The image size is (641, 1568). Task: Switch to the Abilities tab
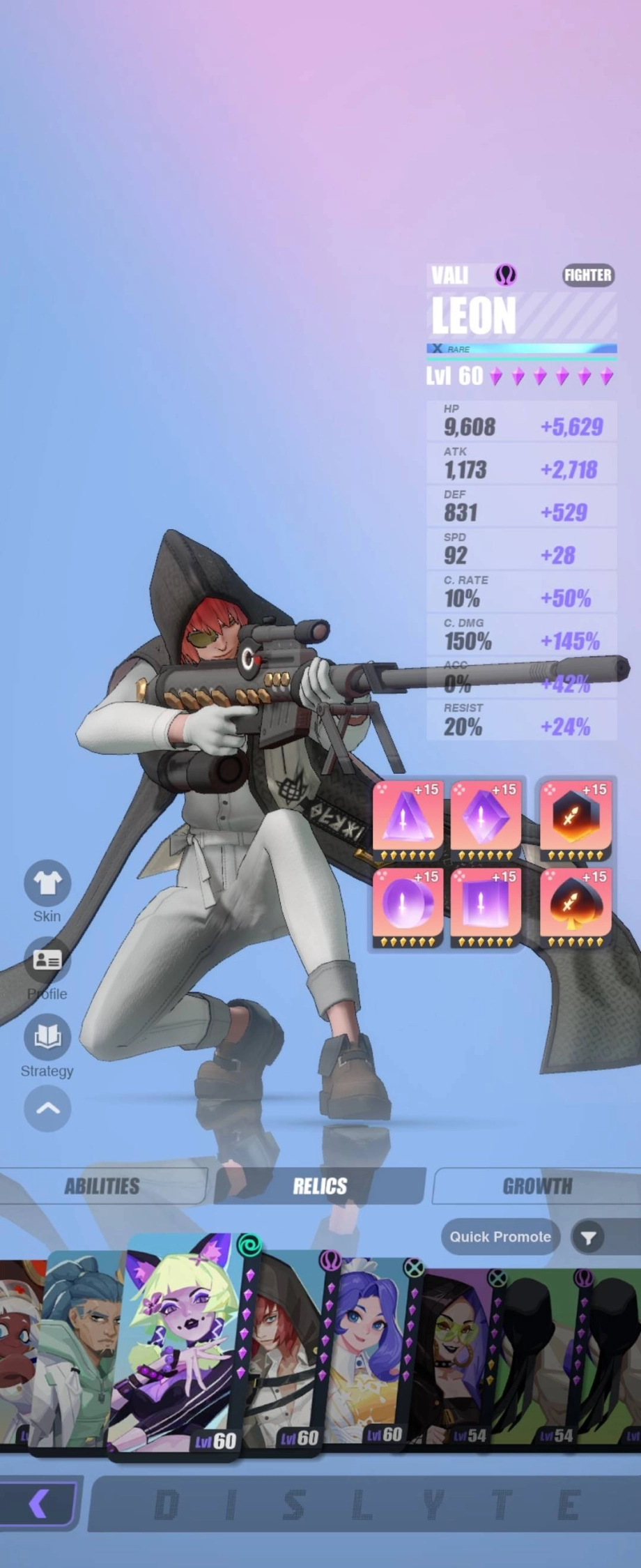[x=102, y=1186]
